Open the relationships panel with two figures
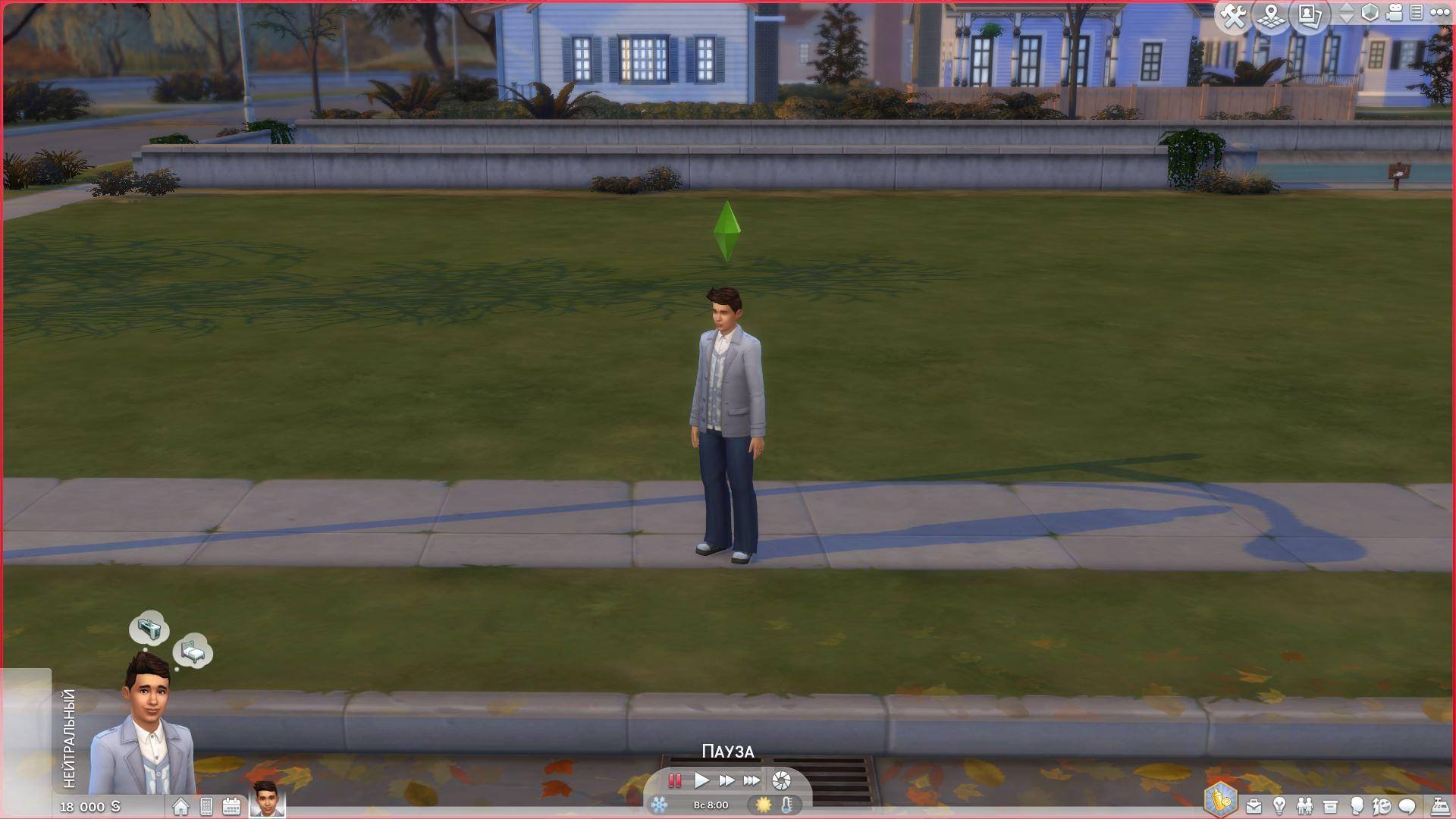This screenshot has height=819, width=1456. click(1304, 806)
